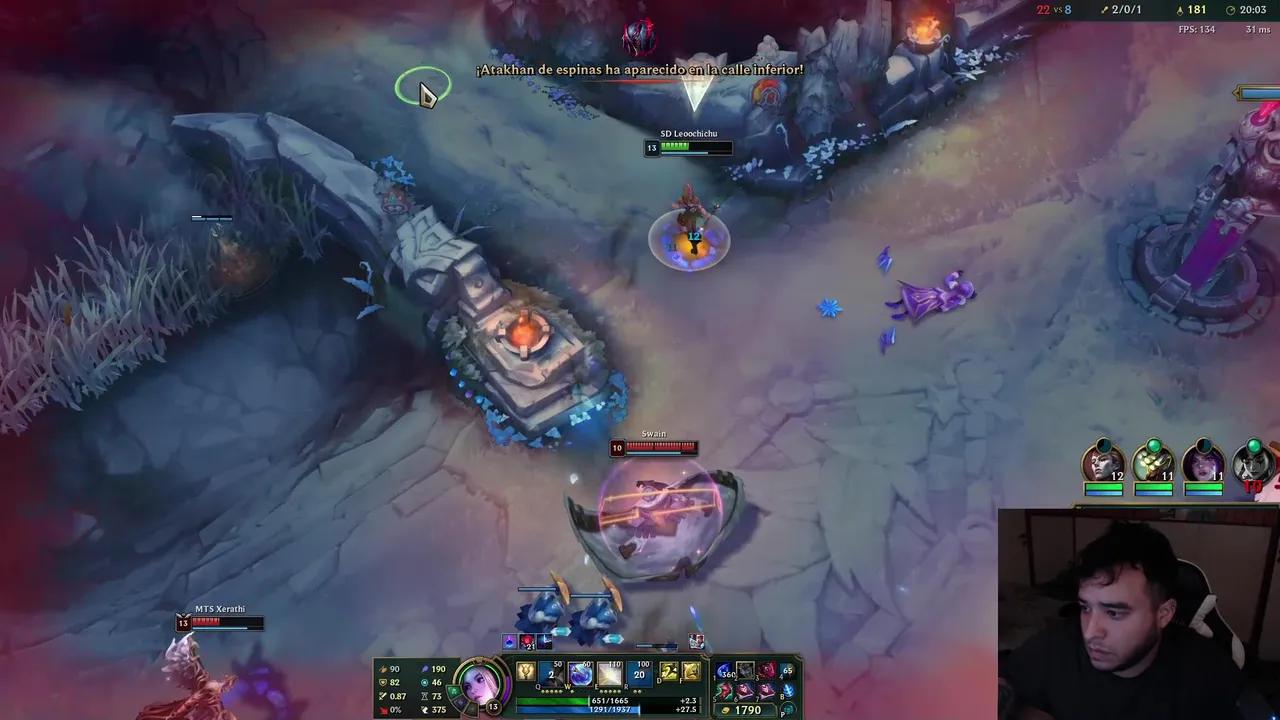Click the attack damage stat icon showing 90
This screenshot has width=1280, height=720.
coord(382,669)
